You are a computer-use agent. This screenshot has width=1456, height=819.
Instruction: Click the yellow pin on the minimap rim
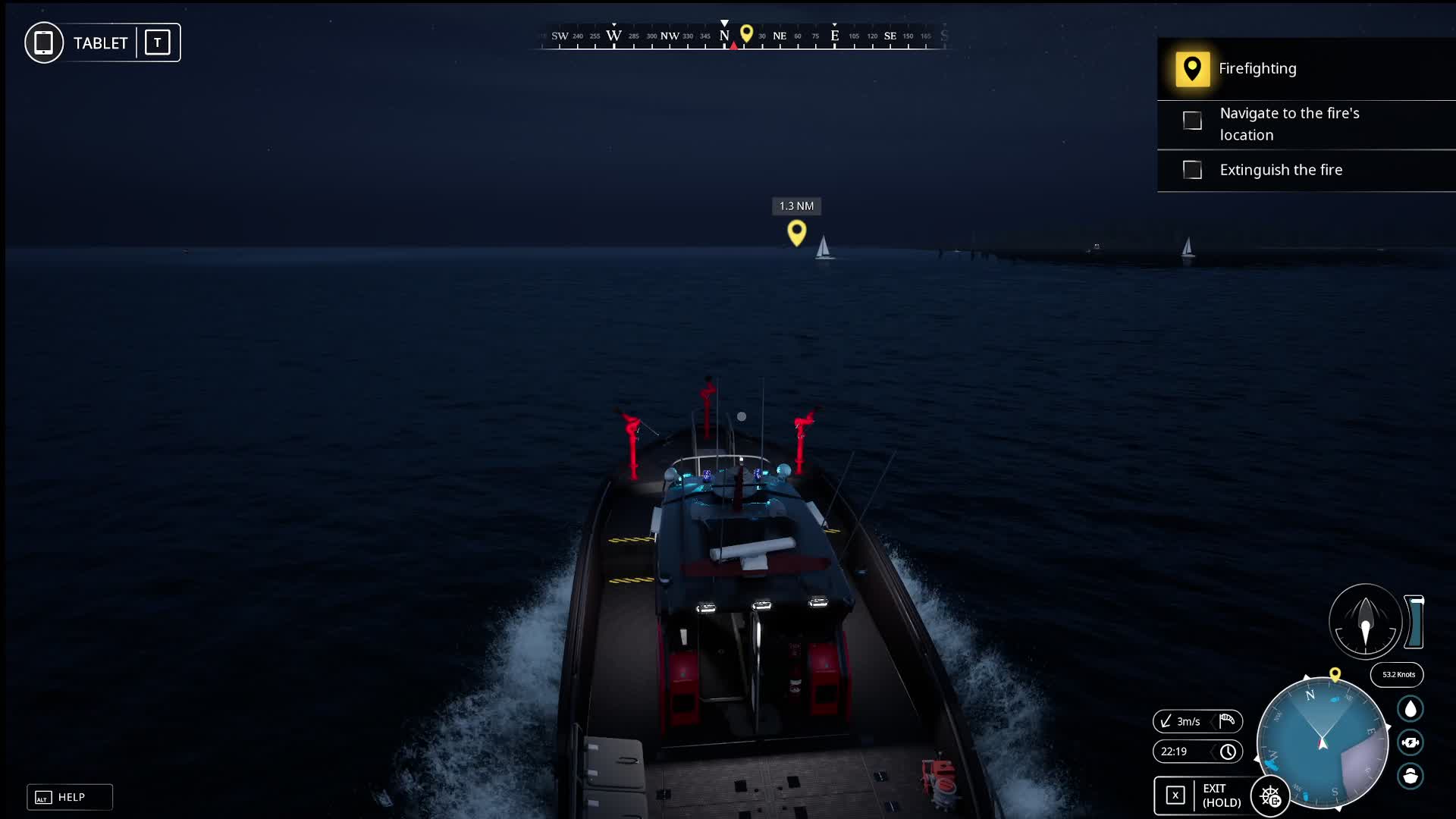click(1335, 674)
